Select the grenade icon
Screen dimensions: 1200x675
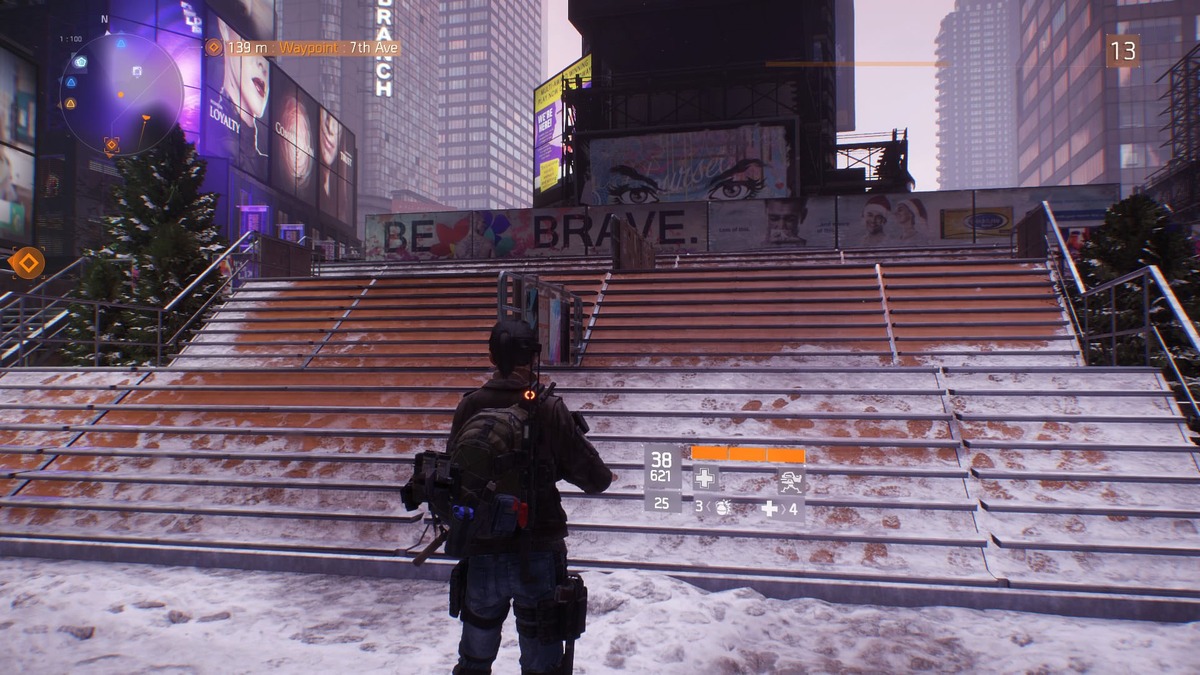pyautogui.click(x=722, y=507)
